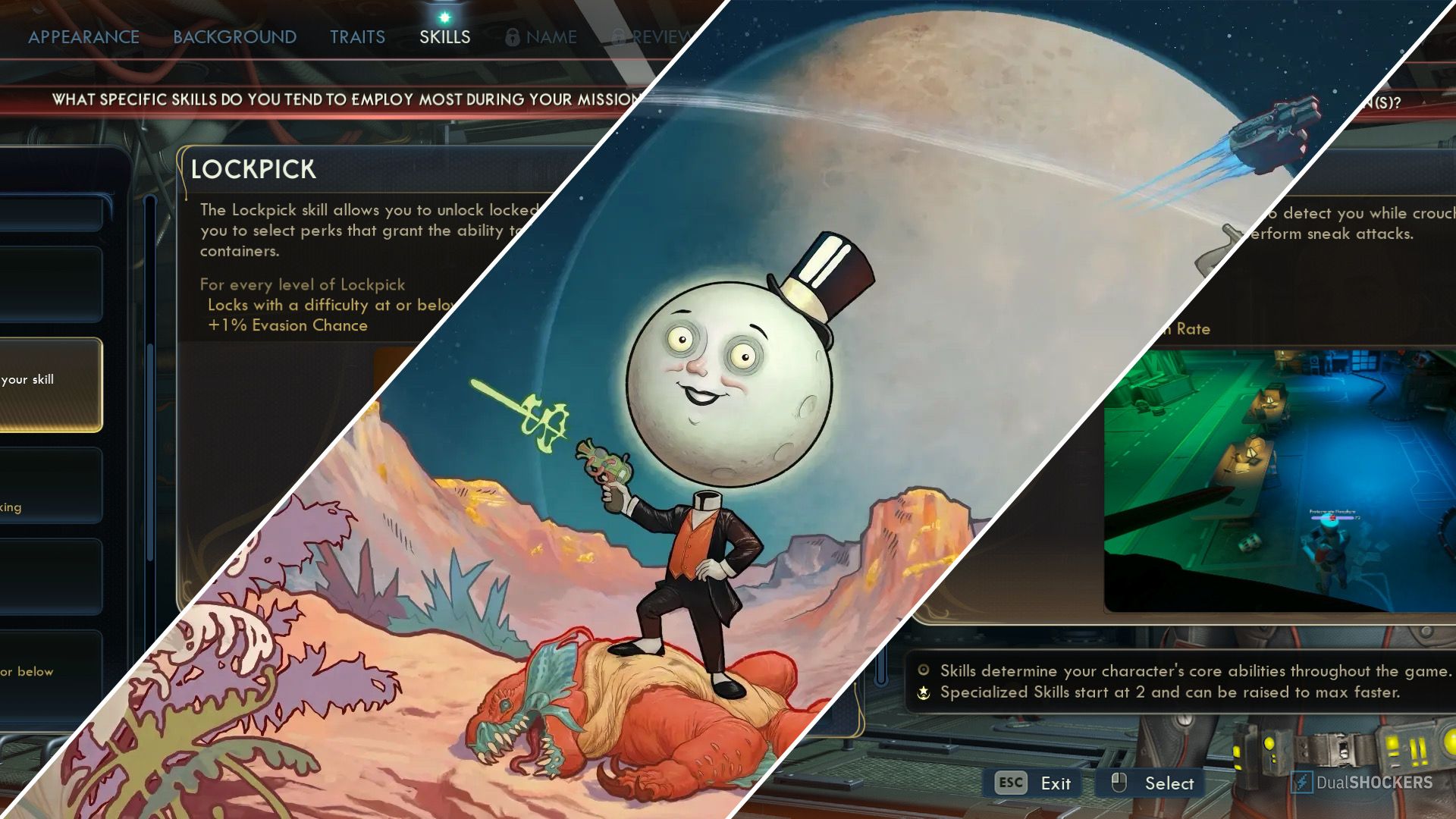Viewport: 1456px width, 819px height.
Task: Click the locked Name tab
Action: [541, 36]
